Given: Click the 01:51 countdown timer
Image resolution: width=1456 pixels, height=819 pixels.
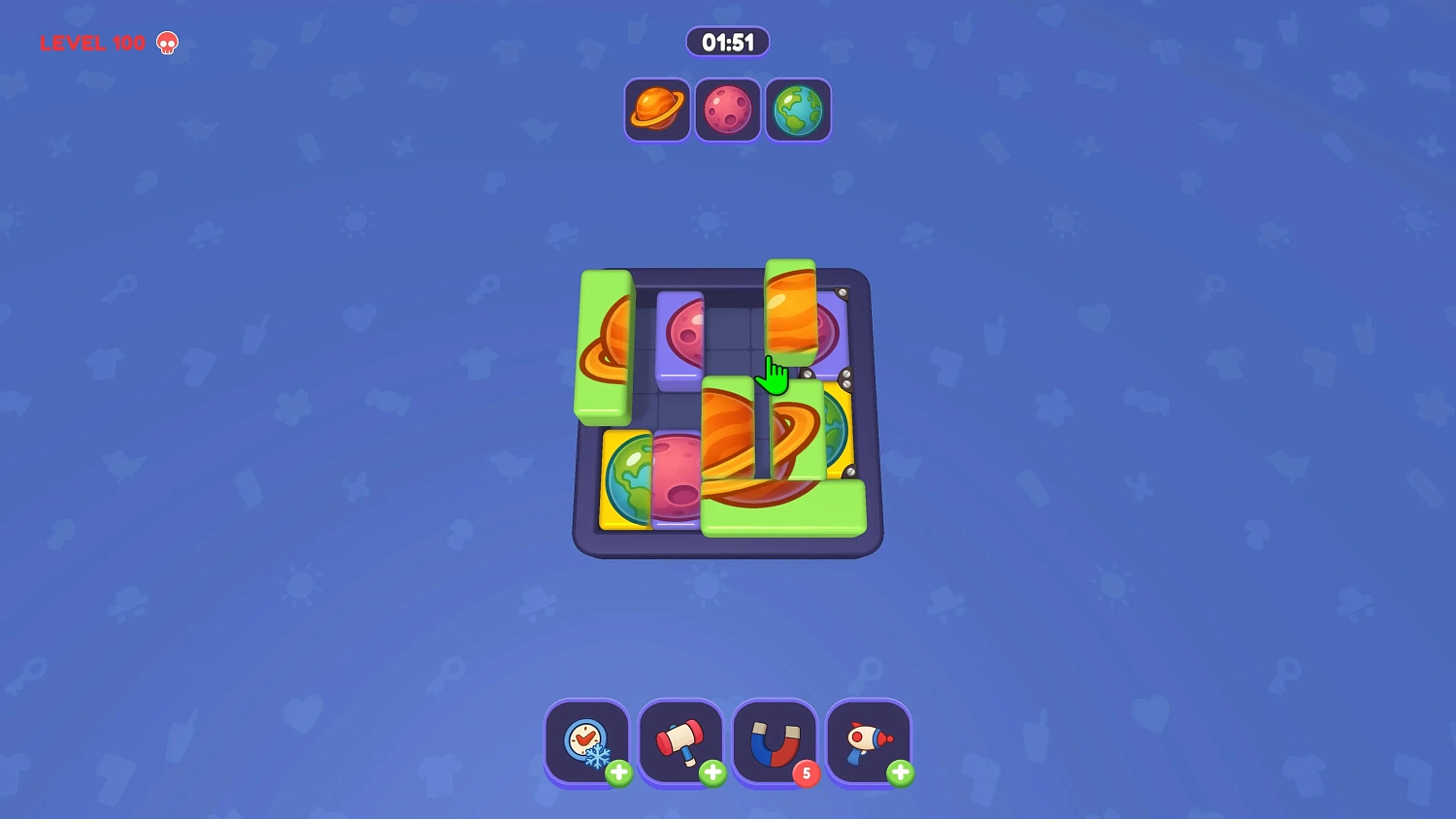Looking at the screenshot, I should coord(727,42).
